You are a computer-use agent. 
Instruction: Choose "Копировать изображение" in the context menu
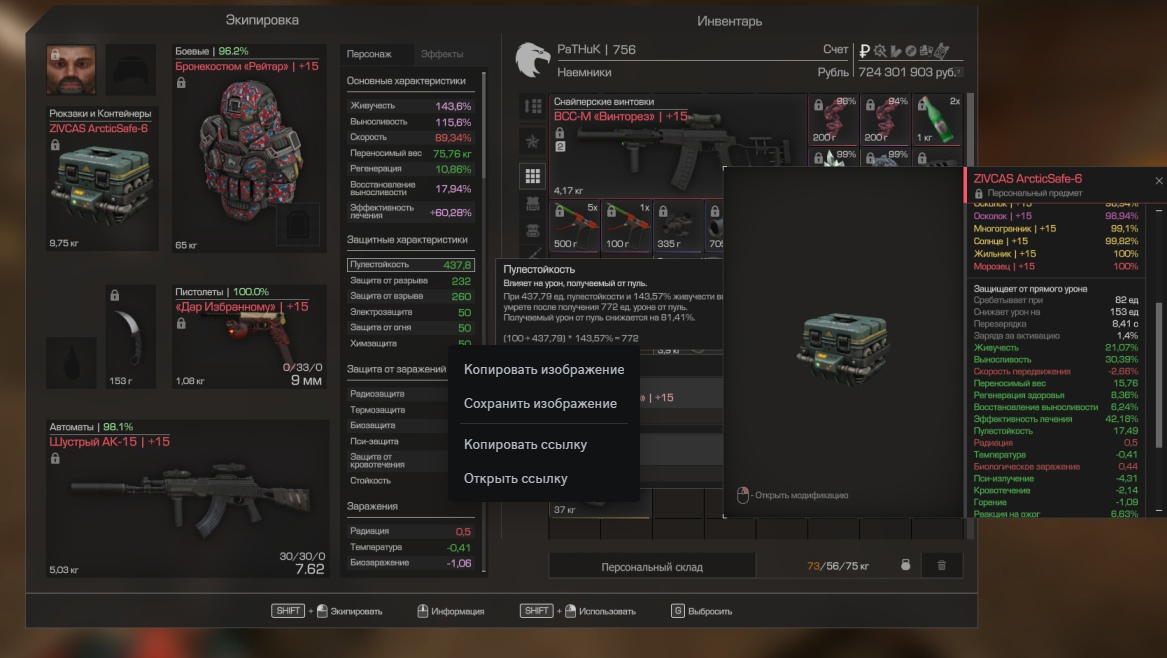pos(543,369)
